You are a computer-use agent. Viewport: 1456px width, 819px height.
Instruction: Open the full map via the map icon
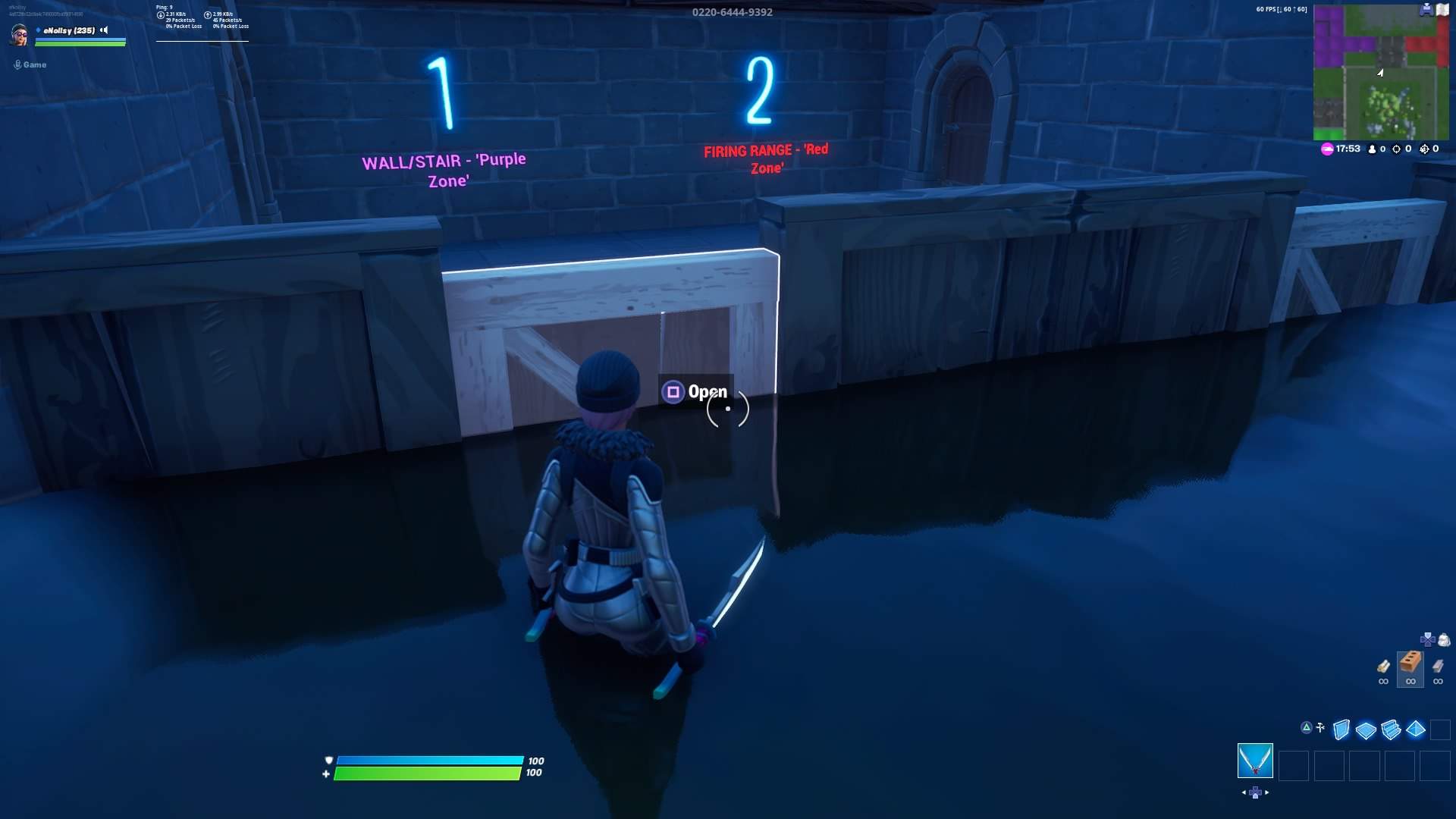[x=1442, y=10]
